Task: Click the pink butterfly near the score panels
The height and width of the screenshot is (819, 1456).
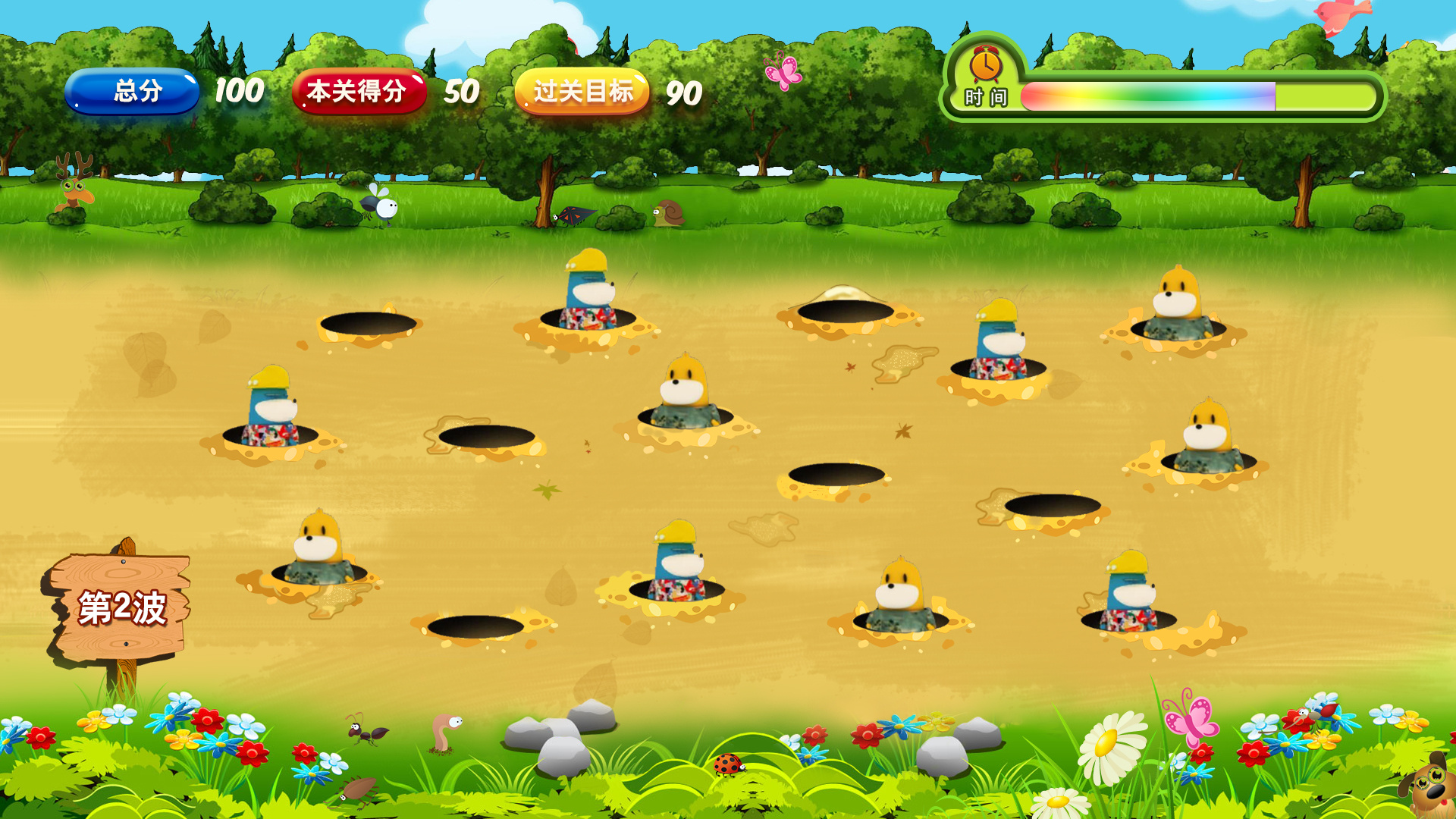Action: (783, 71)
